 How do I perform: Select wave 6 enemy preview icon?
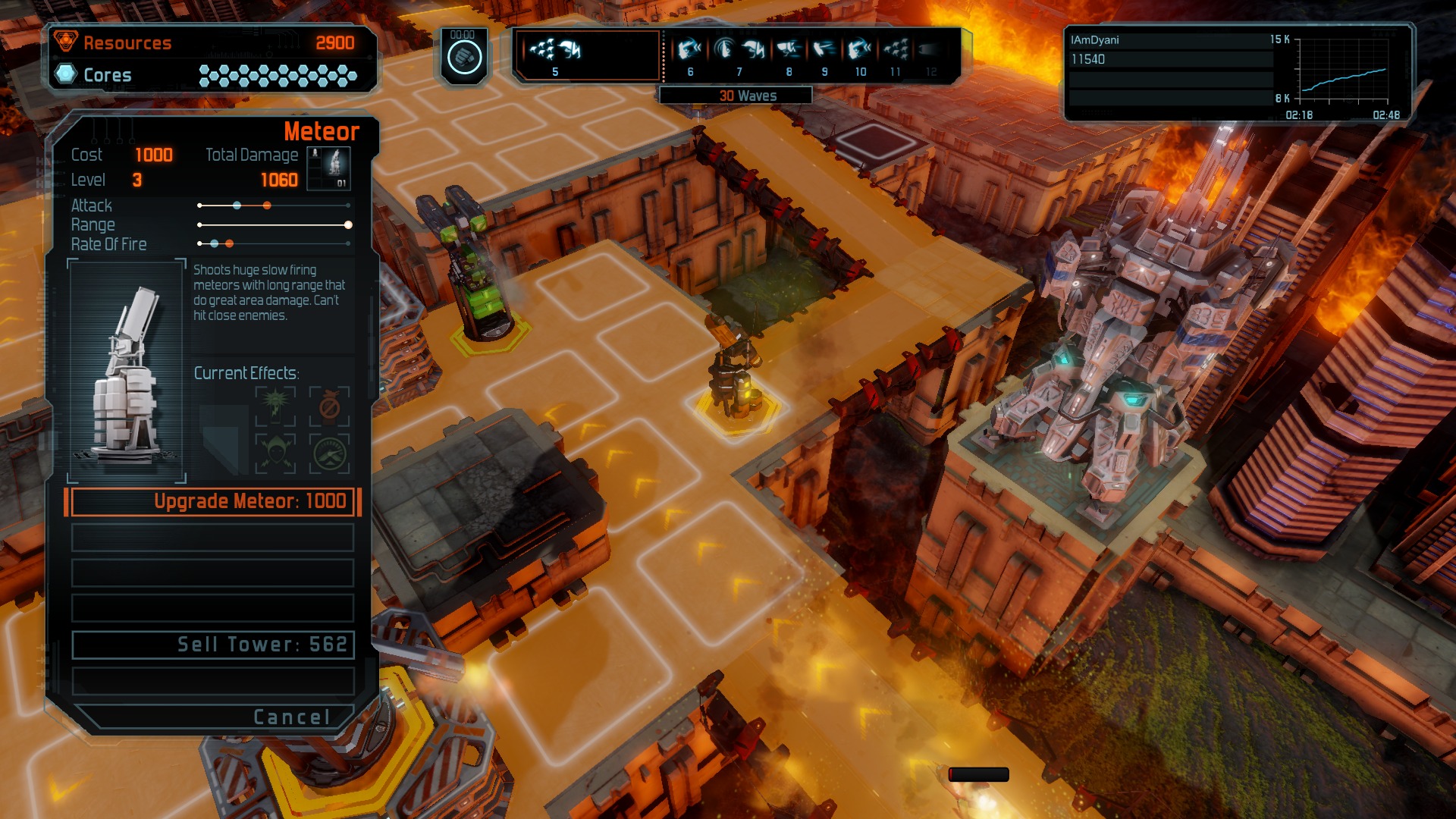[690, 49]
